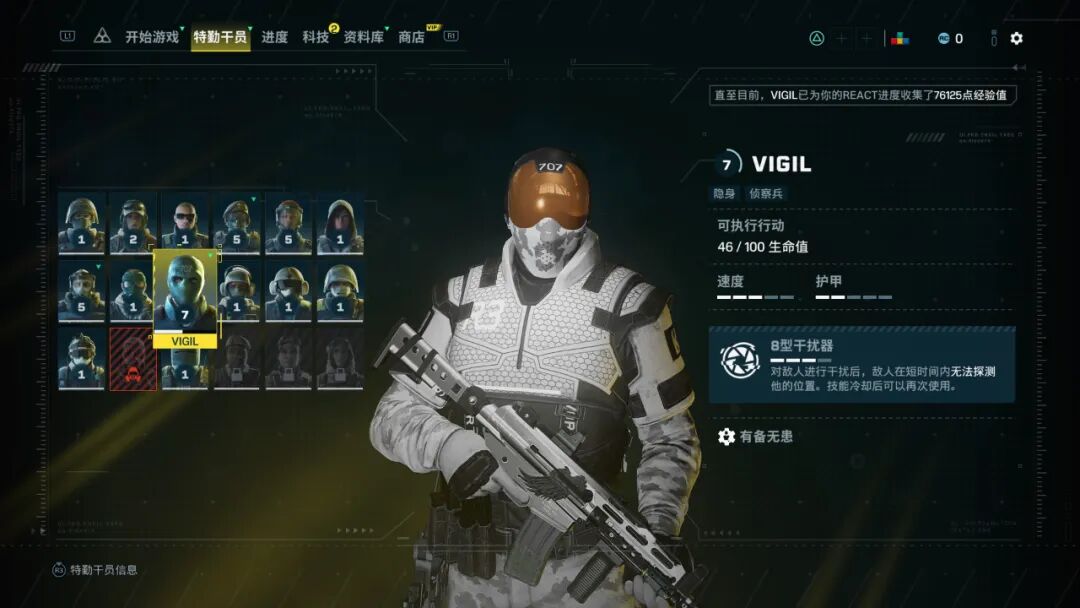Open the 8型干扰器 ability panel
The image size is (1080, 608).
coord(862,364)
